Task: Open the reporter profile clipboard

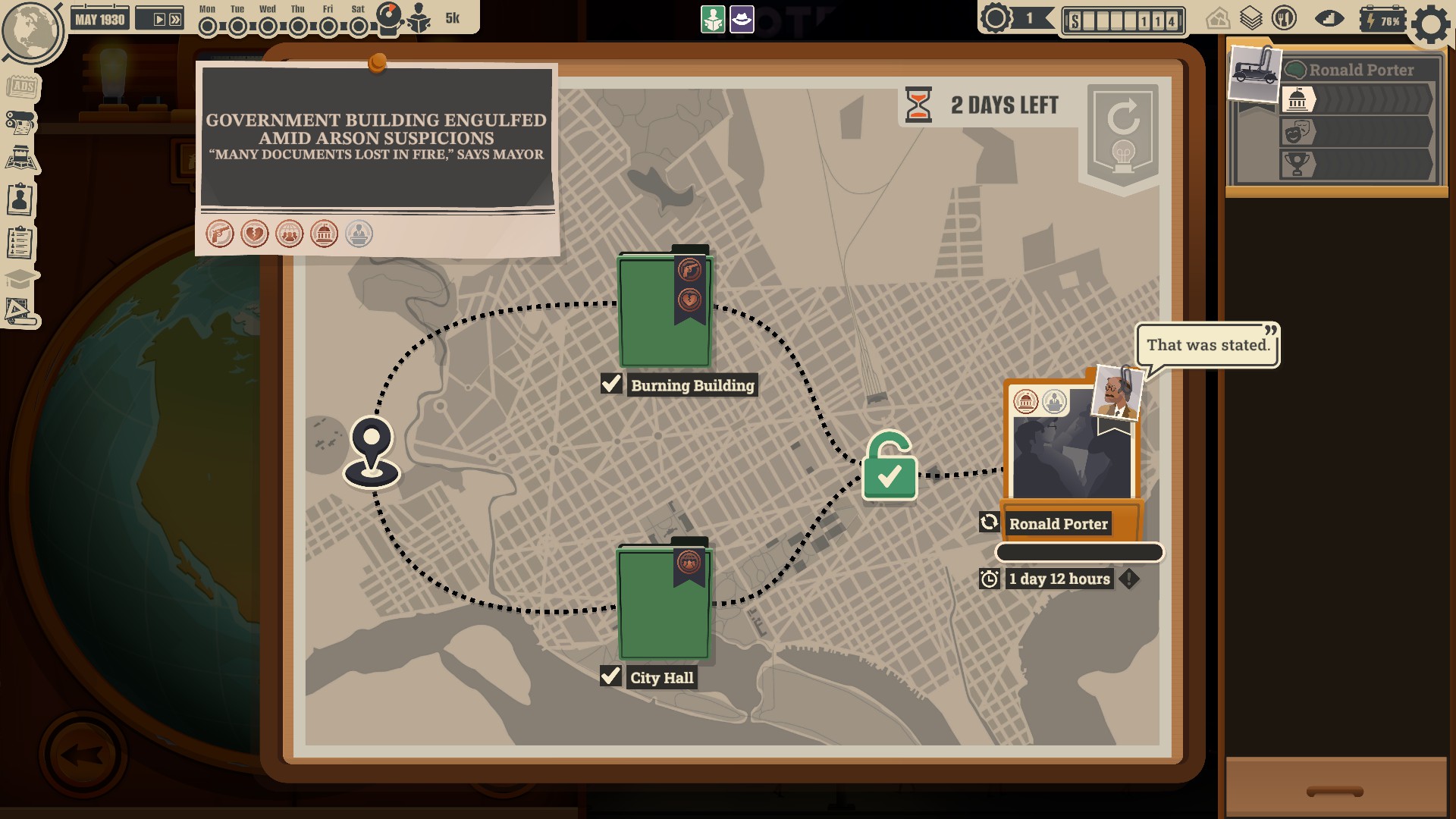Action: coord(20,200)
